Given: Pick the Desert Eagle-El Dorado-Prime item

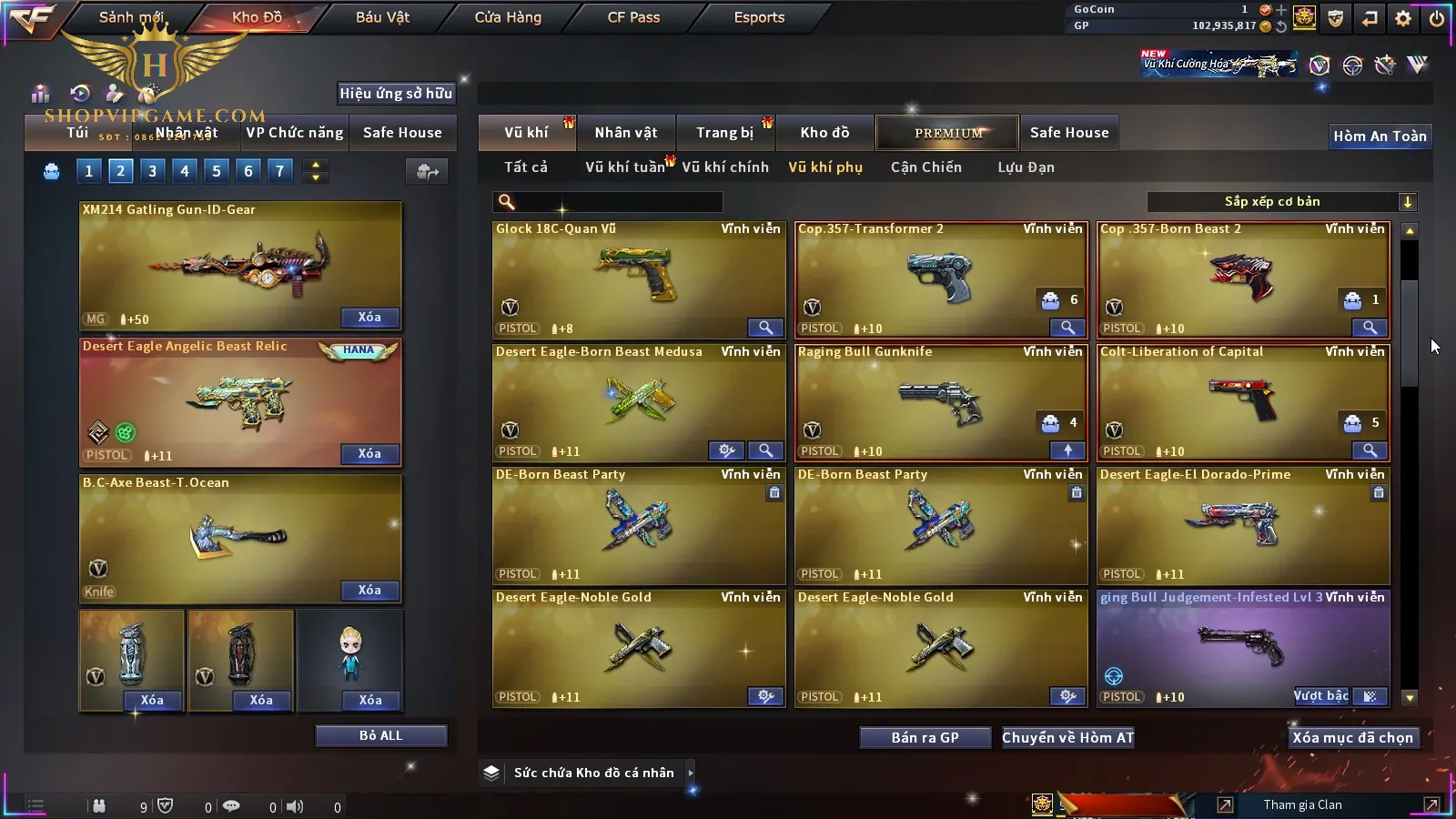Looking at the screenshot, I should (1242, 525).
